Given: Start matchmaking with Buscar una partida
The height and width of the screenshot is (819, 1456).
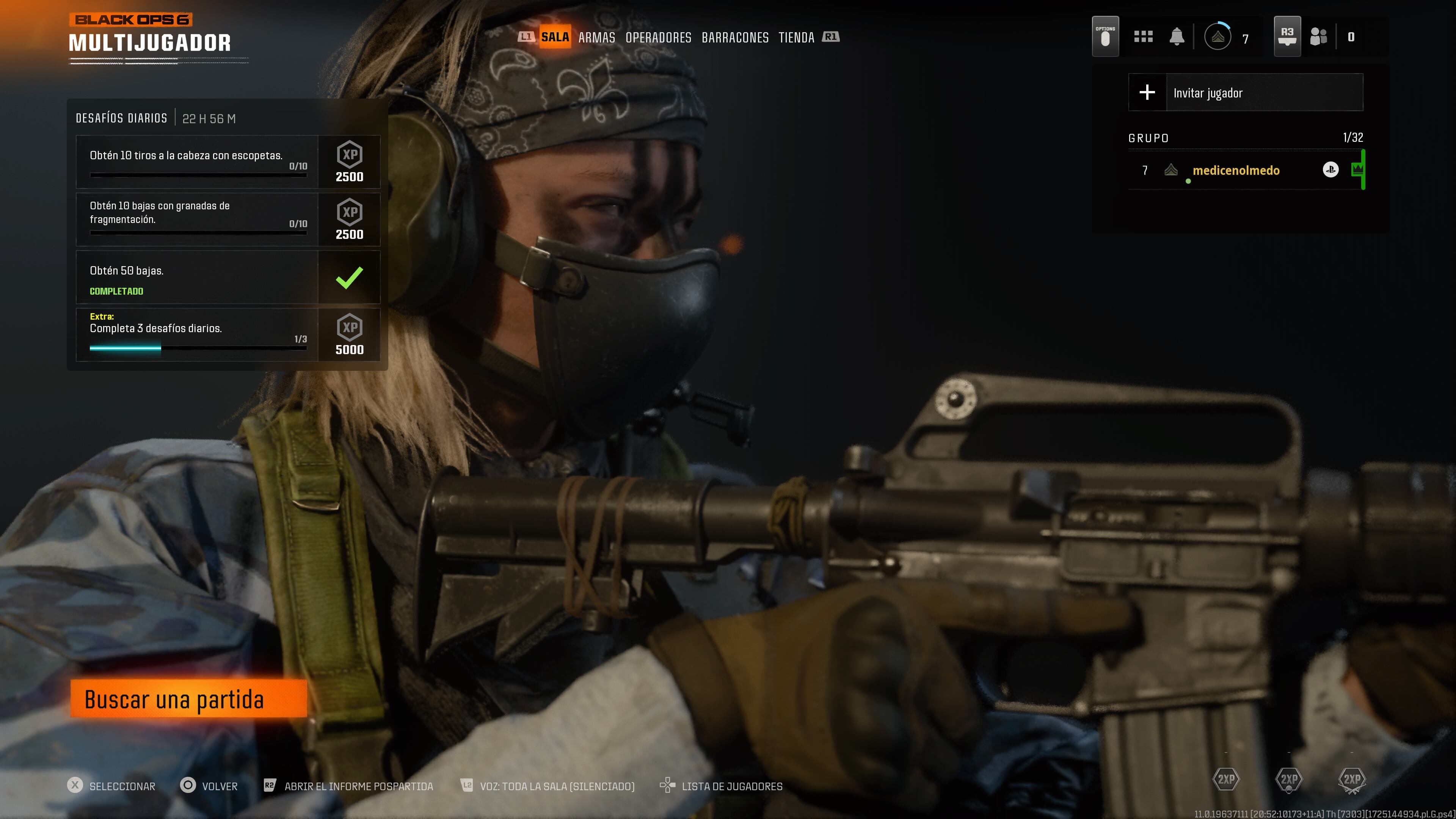Looking at the screenshot, I should tap(188, 699).
